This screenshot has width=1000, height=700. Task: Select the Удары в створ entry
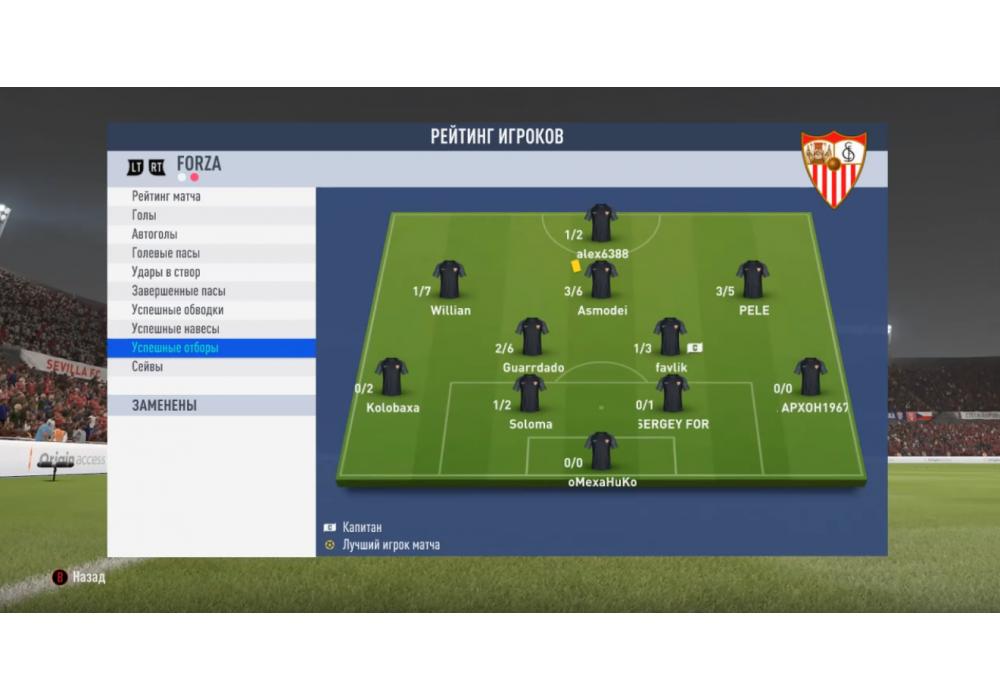165,272
